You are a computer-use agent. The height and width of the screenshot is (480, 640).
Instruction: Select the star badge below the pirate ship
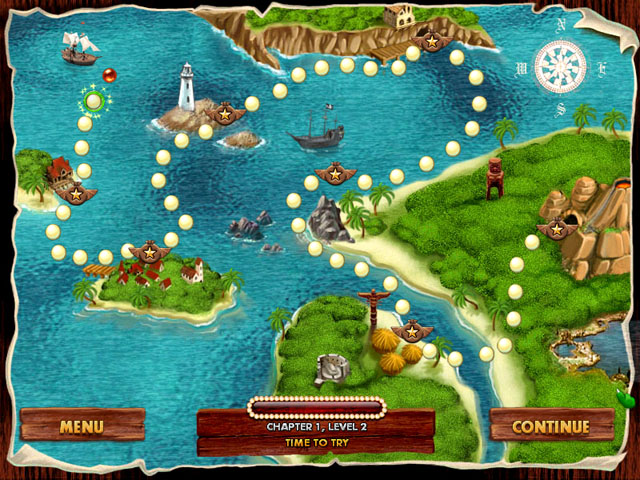335,175
